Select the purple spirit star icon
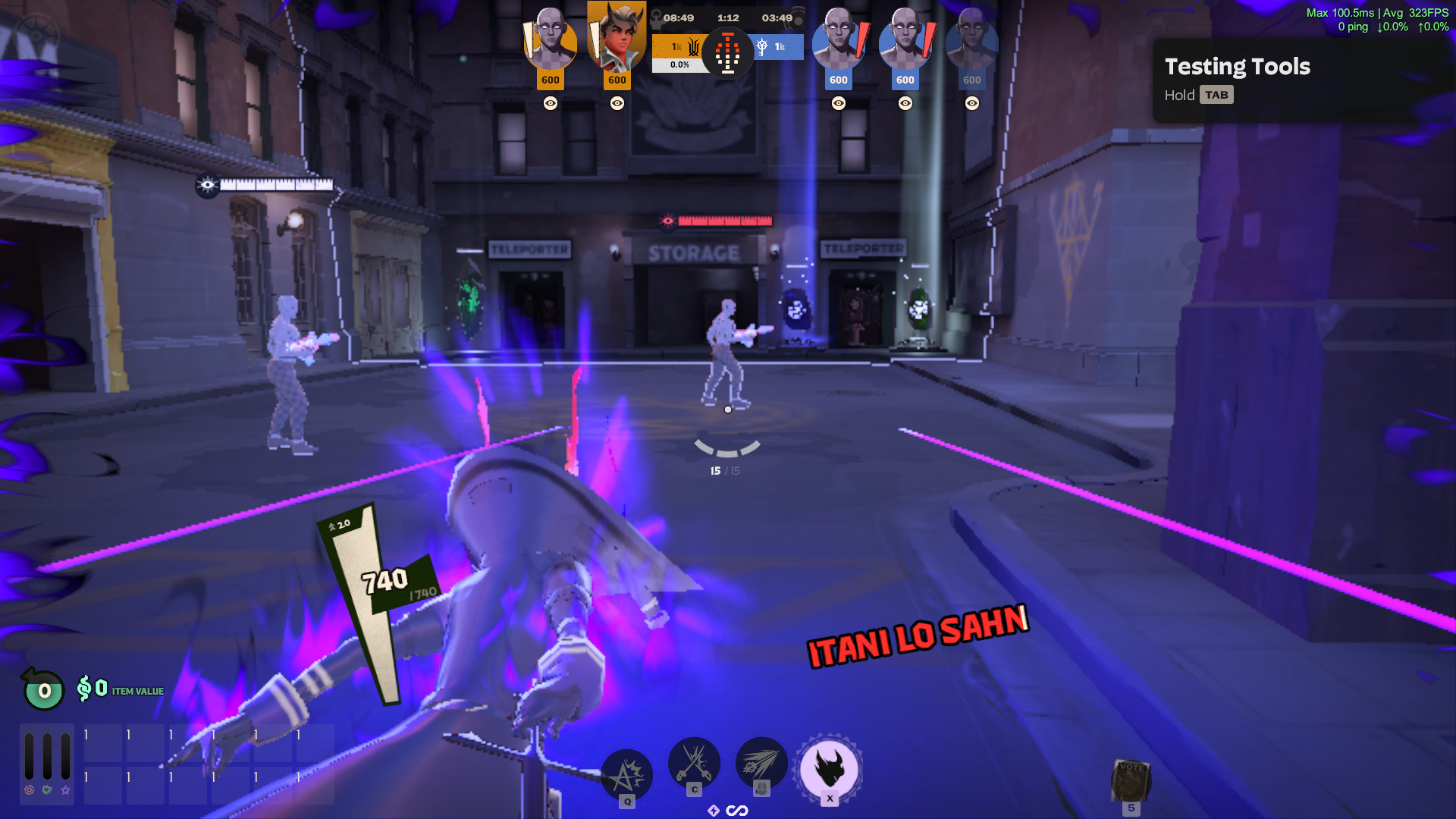The width and height of the screenshot is (1456, 819). point(66,790)
